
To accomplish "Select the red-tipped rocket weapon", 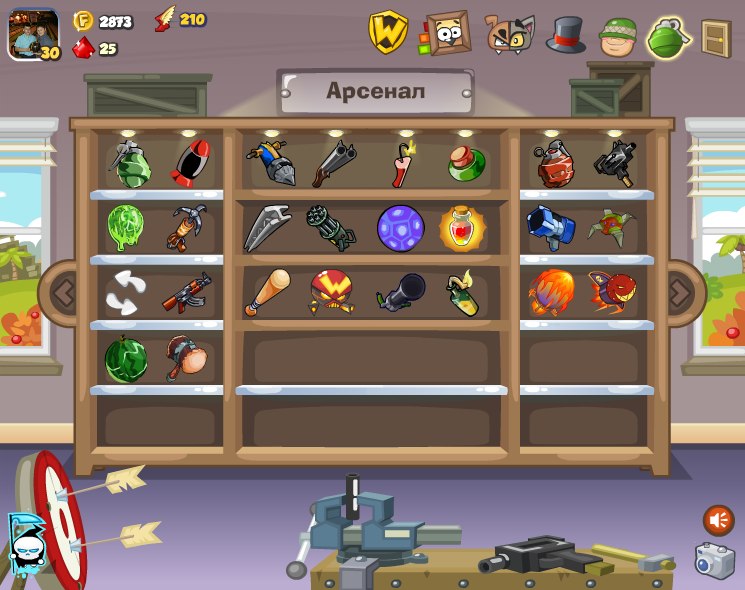I will [x=188, y=163].
